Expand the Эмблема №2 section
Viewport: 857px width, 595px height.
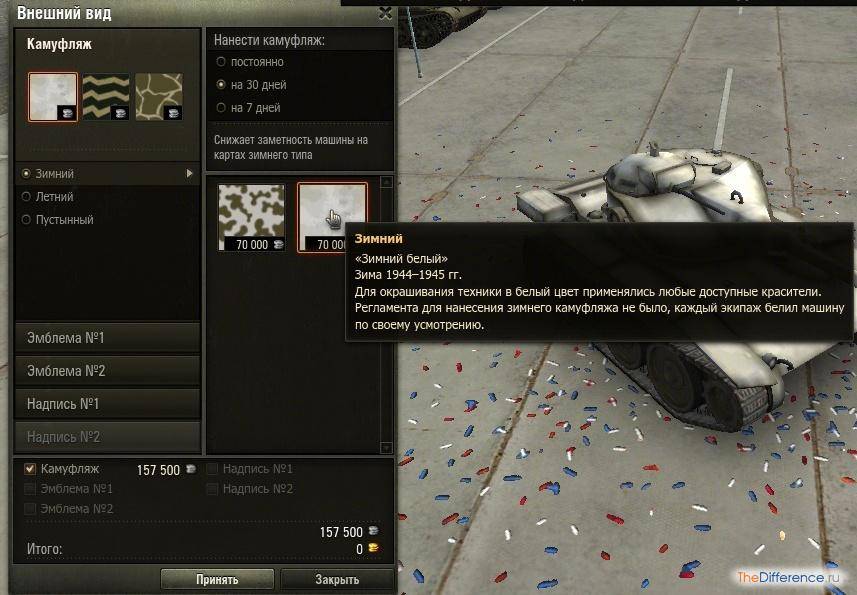(108, 371)
